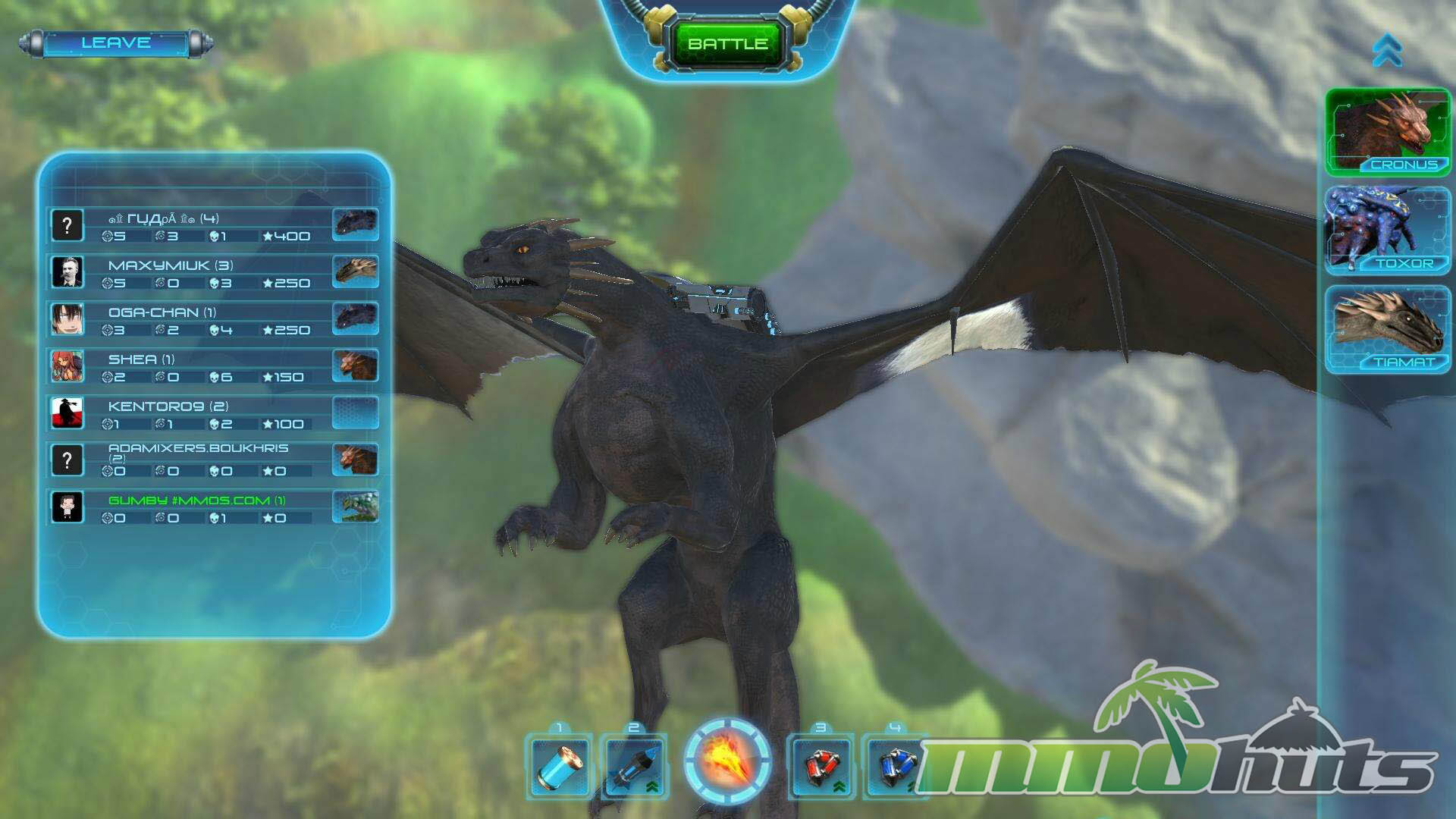
Task: Select the Maxymiuk player row
Action: [x=212, y=273]
